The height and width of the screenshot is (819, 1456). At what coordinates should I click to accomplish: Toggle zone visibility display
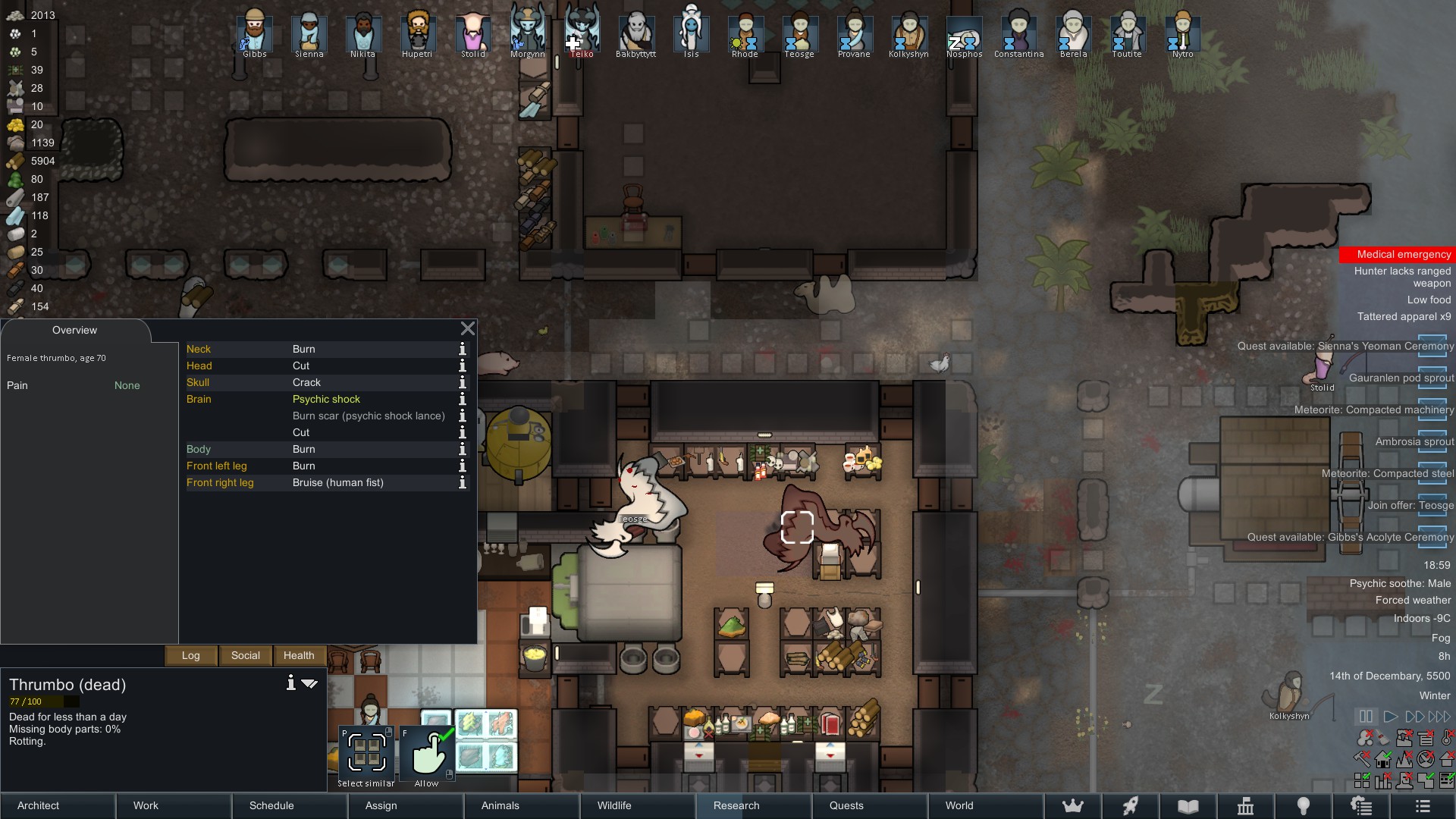[1362, 779]
